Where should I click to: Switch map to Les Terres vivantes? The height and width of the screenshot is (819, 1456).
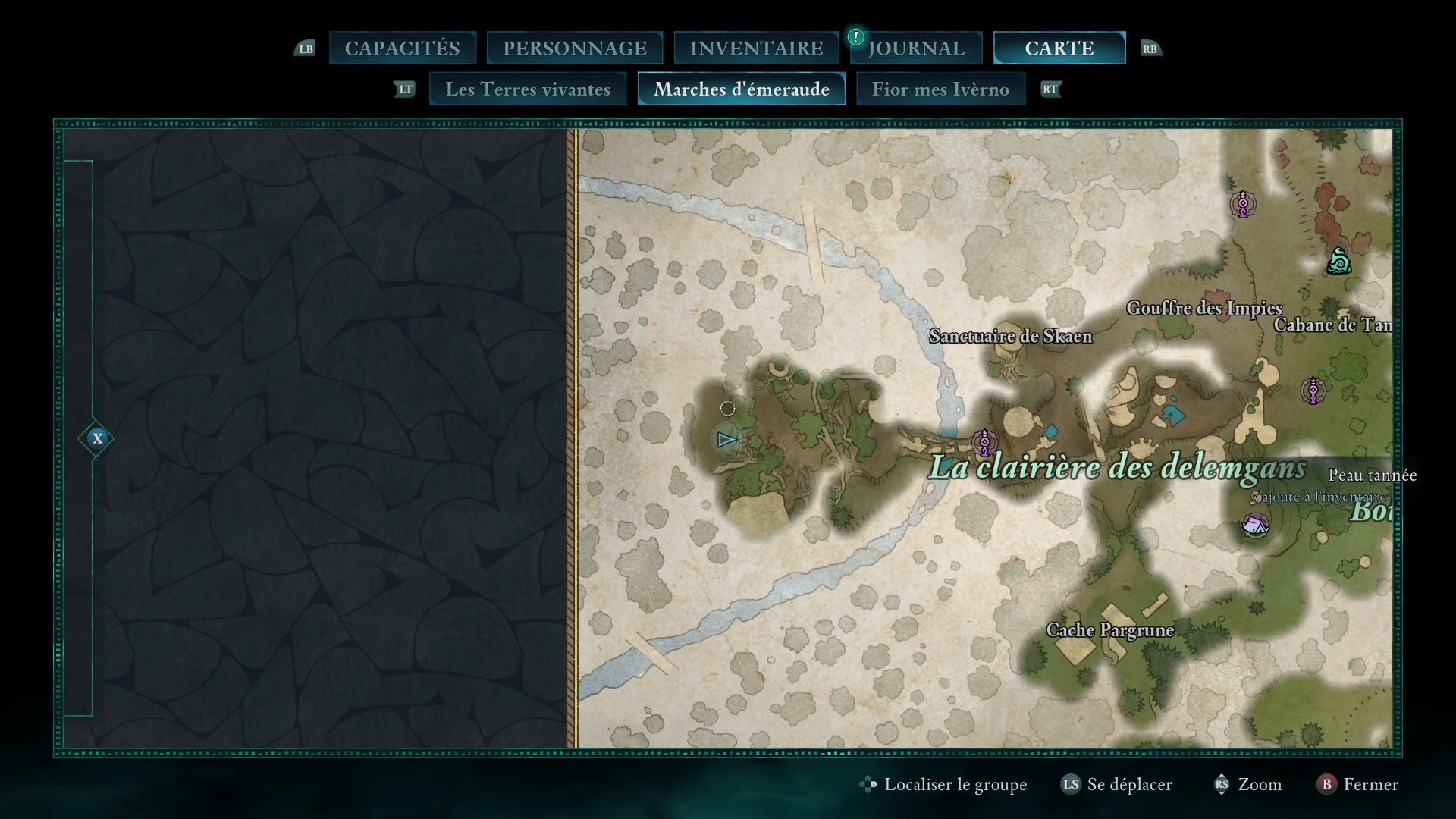click(x=528, y=89)
